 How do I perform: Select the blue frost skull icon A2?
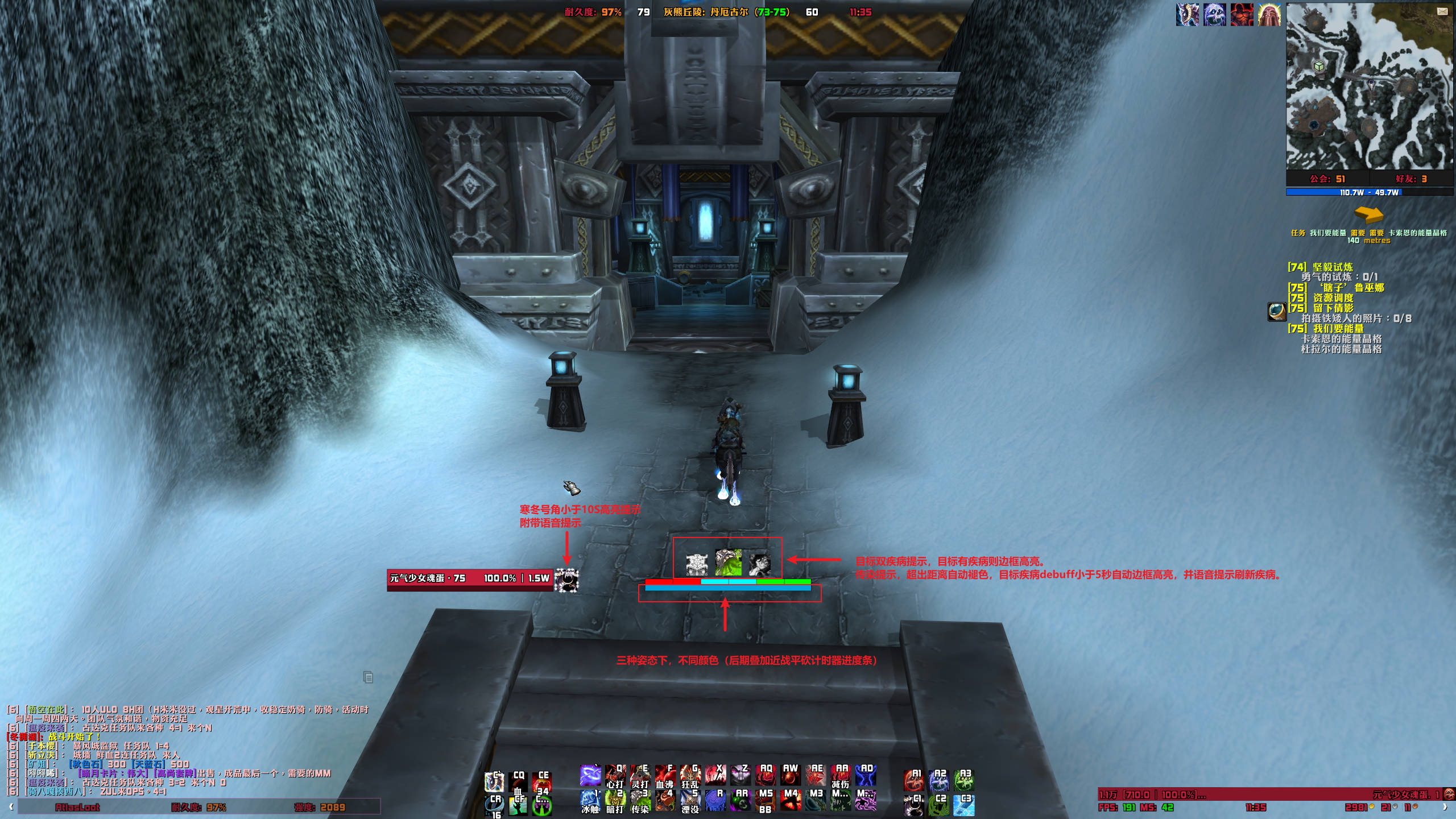click(x=938, y=780)
